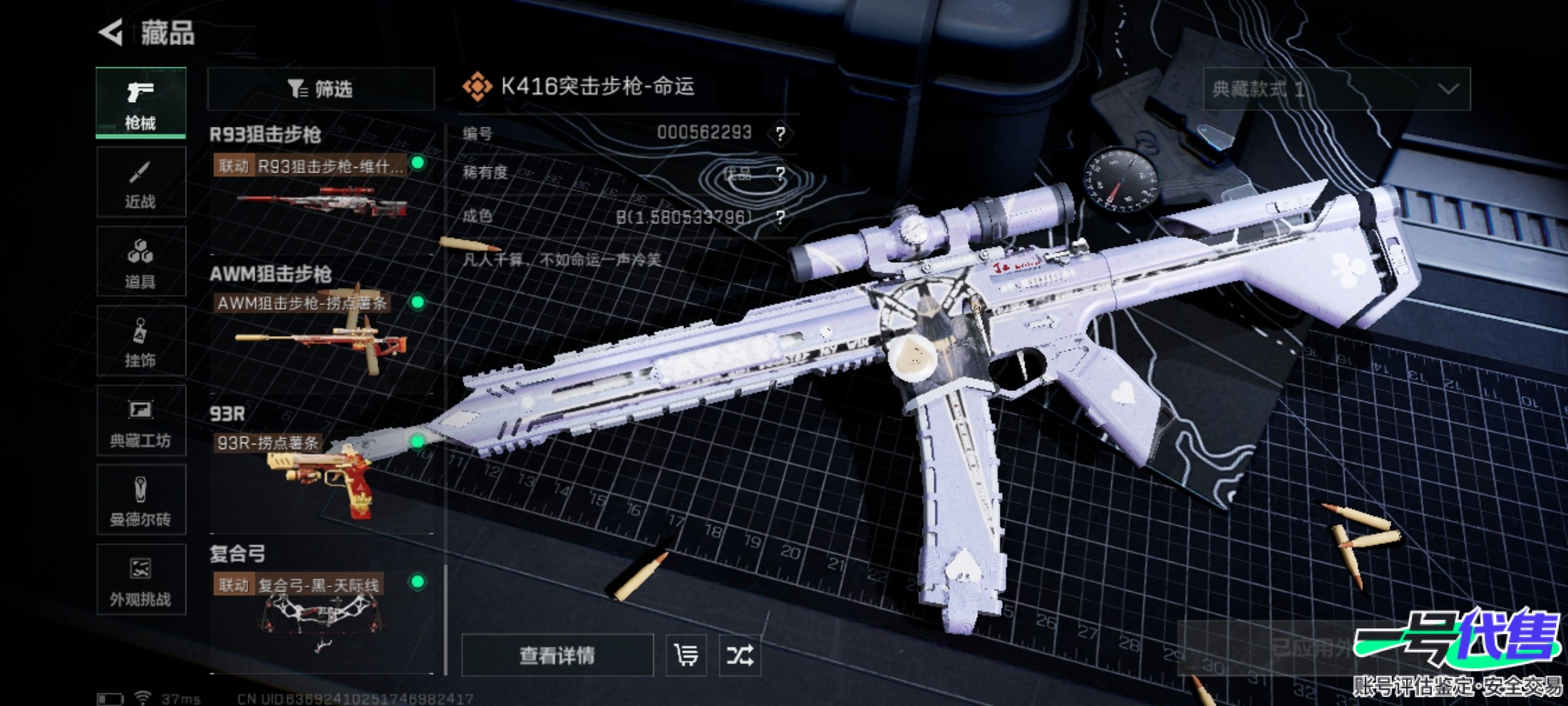This screenshot has width=1568, height=706.
Task: Show the 挂饰 charms category
Action: coord(140,341)
